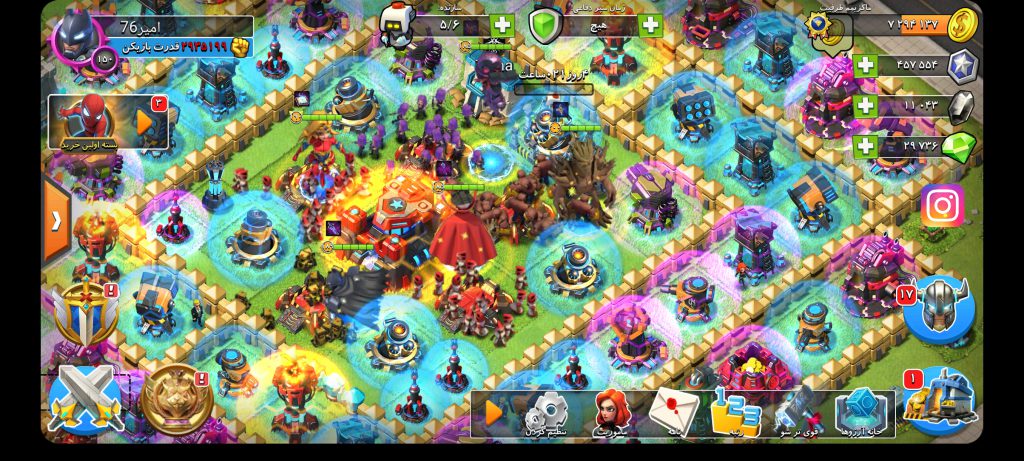Viewport: 1024px width, 461px height.
Task: Open the mail envelope letter
Action: coord(673,412)
